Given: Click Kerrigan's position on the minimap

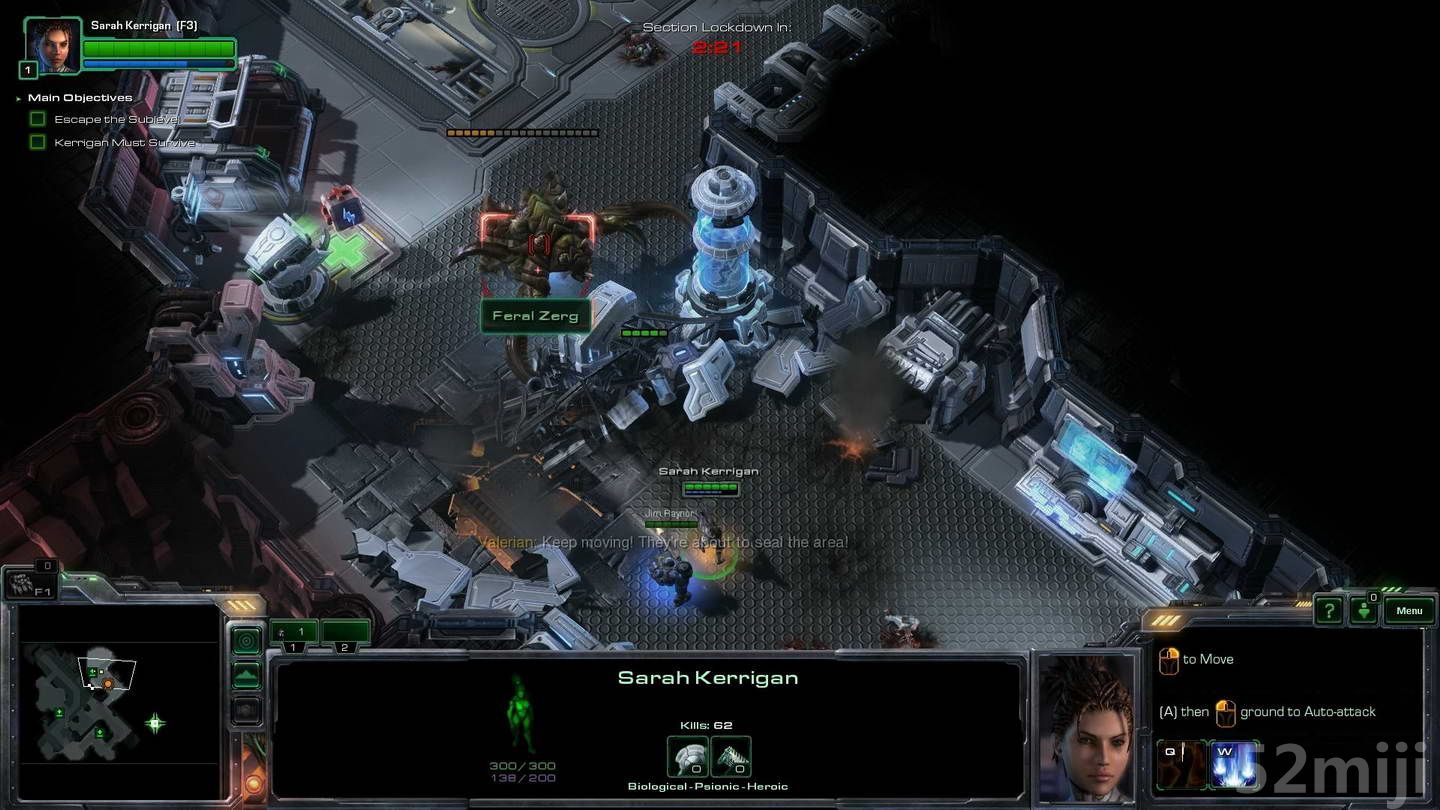Looking at the screenshot, I should 92,686.
